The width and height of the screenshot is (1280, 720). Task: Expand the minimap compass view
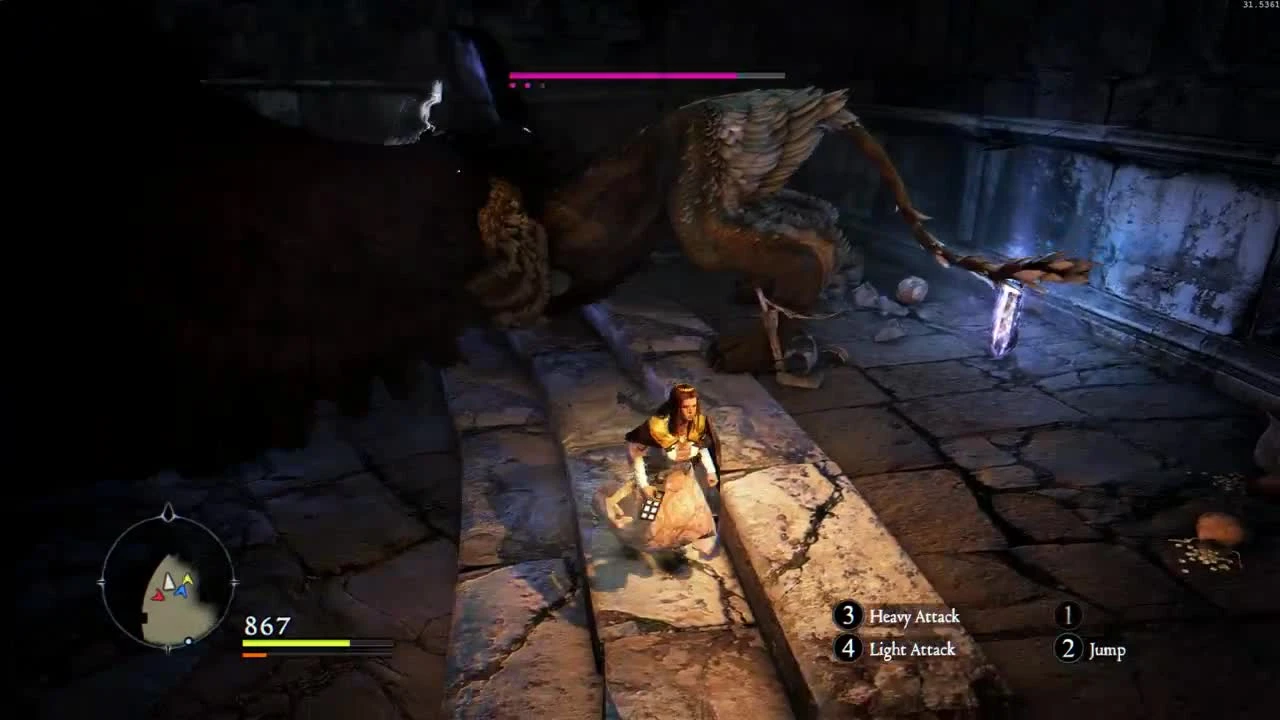[168, 583]
